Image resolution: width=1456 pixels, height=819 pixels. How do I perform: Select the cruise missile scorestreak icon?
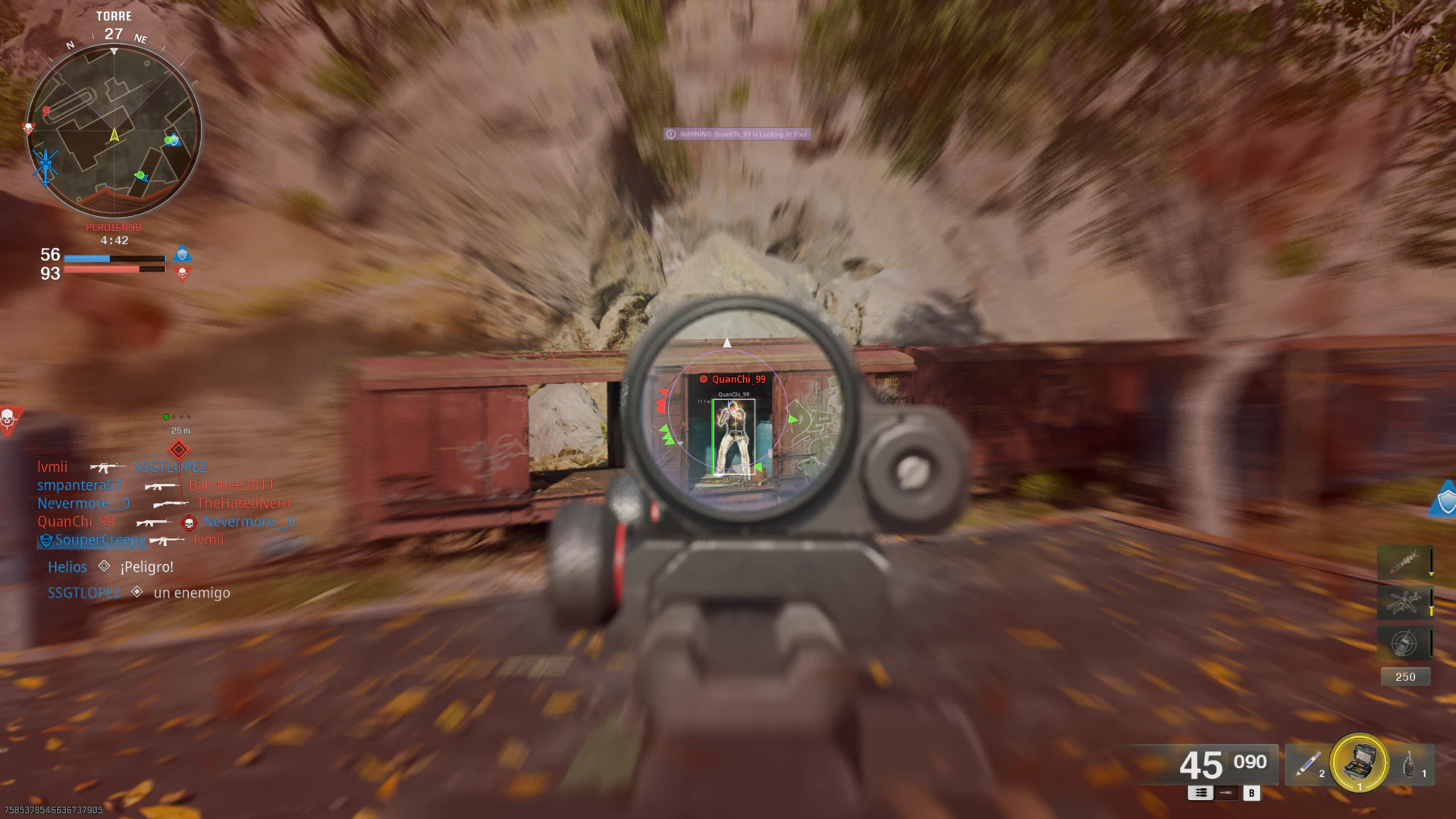(x=1405, y=563)
